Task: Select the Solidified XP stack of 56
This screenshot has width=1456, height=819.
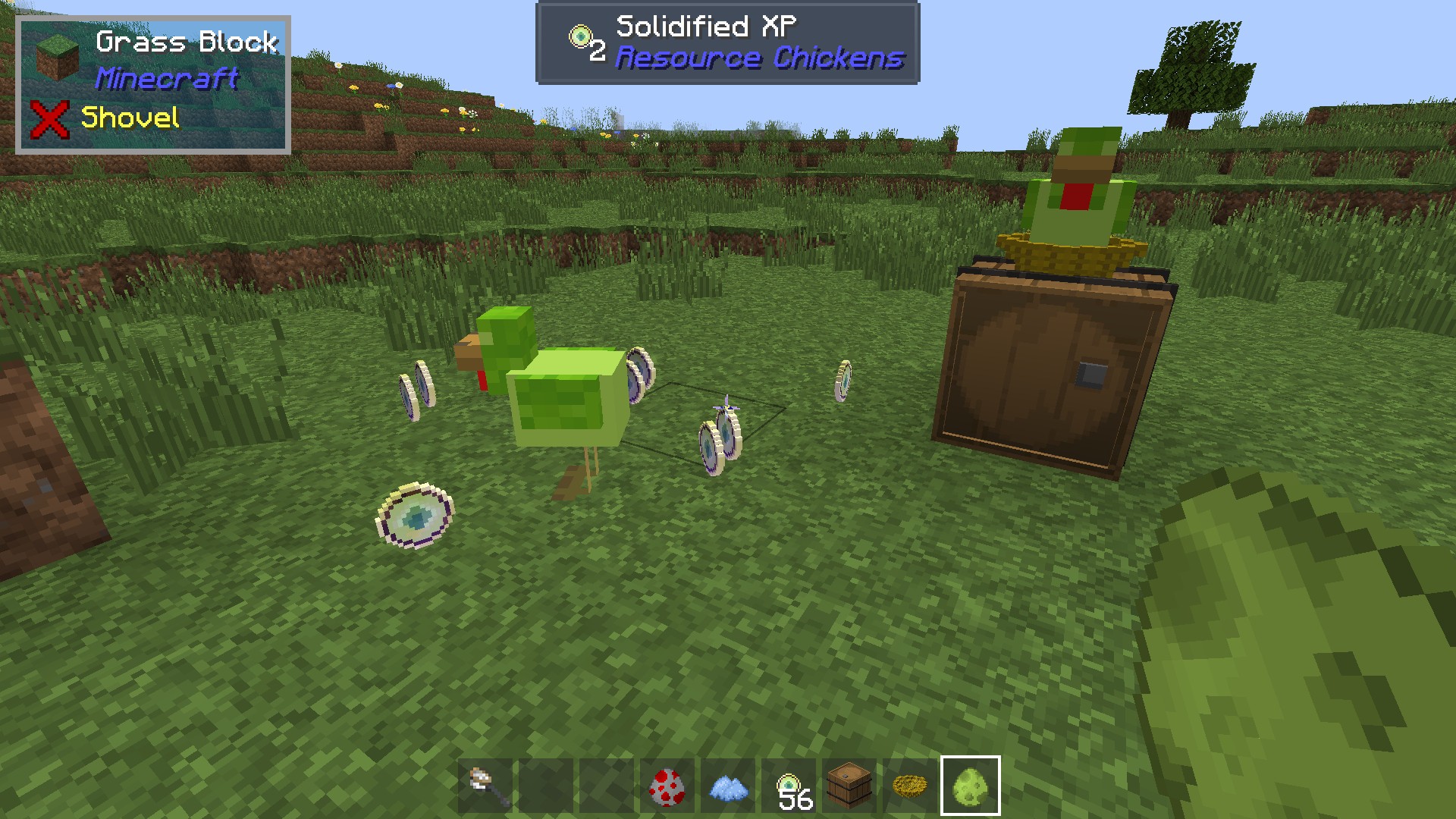Action: (789, 786)
